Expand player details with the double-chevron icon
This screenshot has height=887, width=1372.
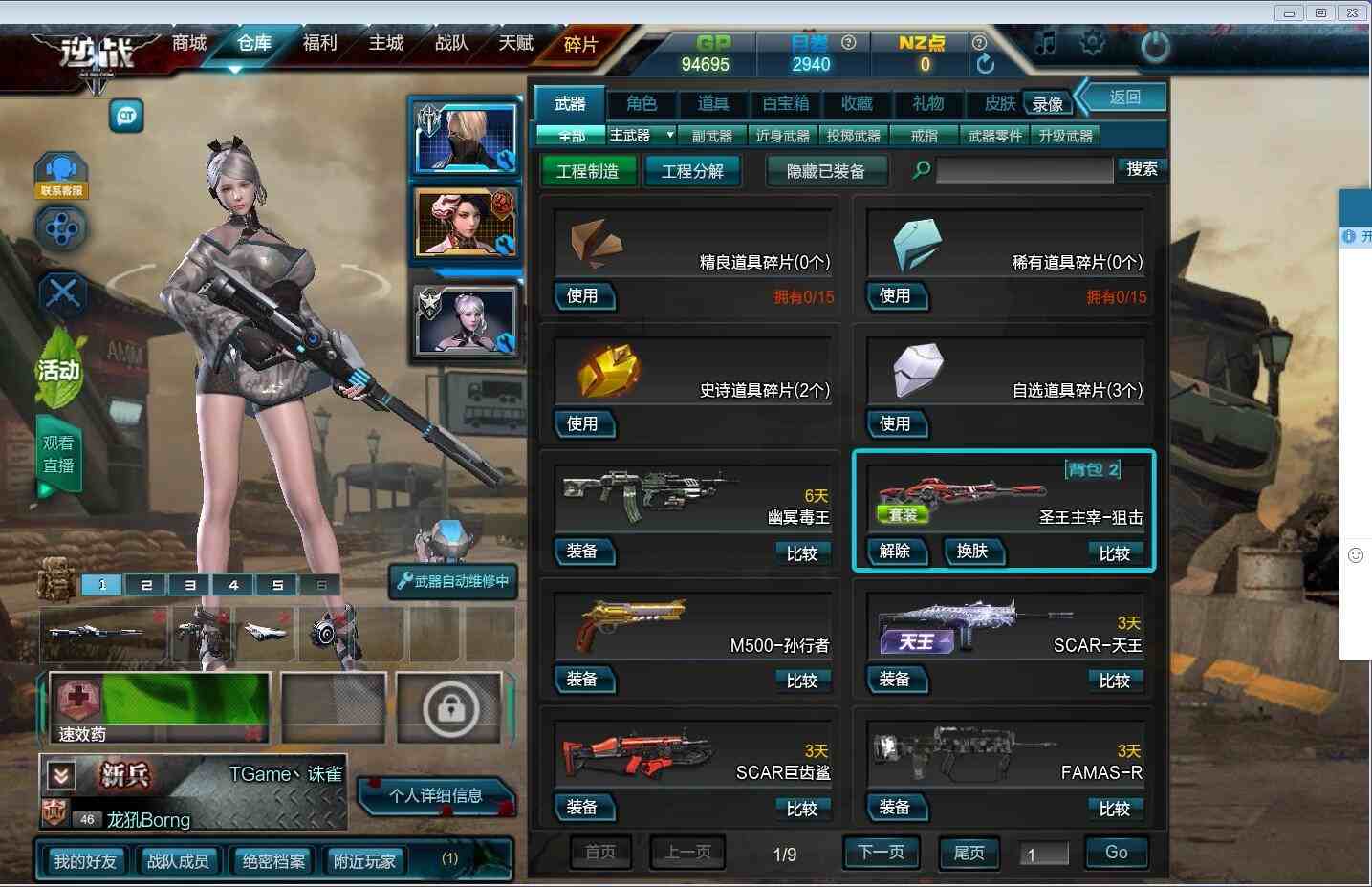60,775
